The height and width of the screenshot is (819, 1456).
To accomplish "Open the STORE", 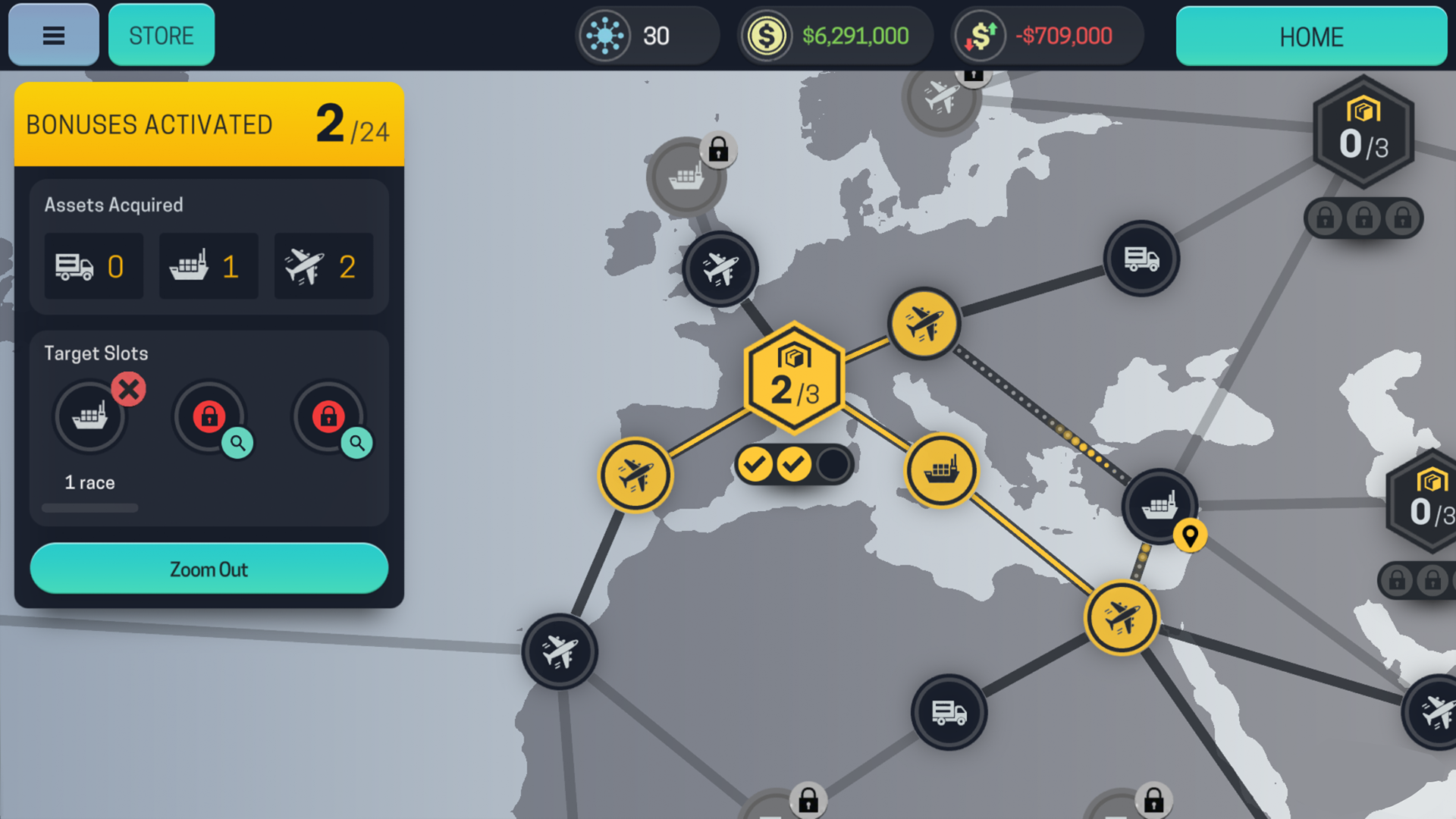I will [161, 34].
